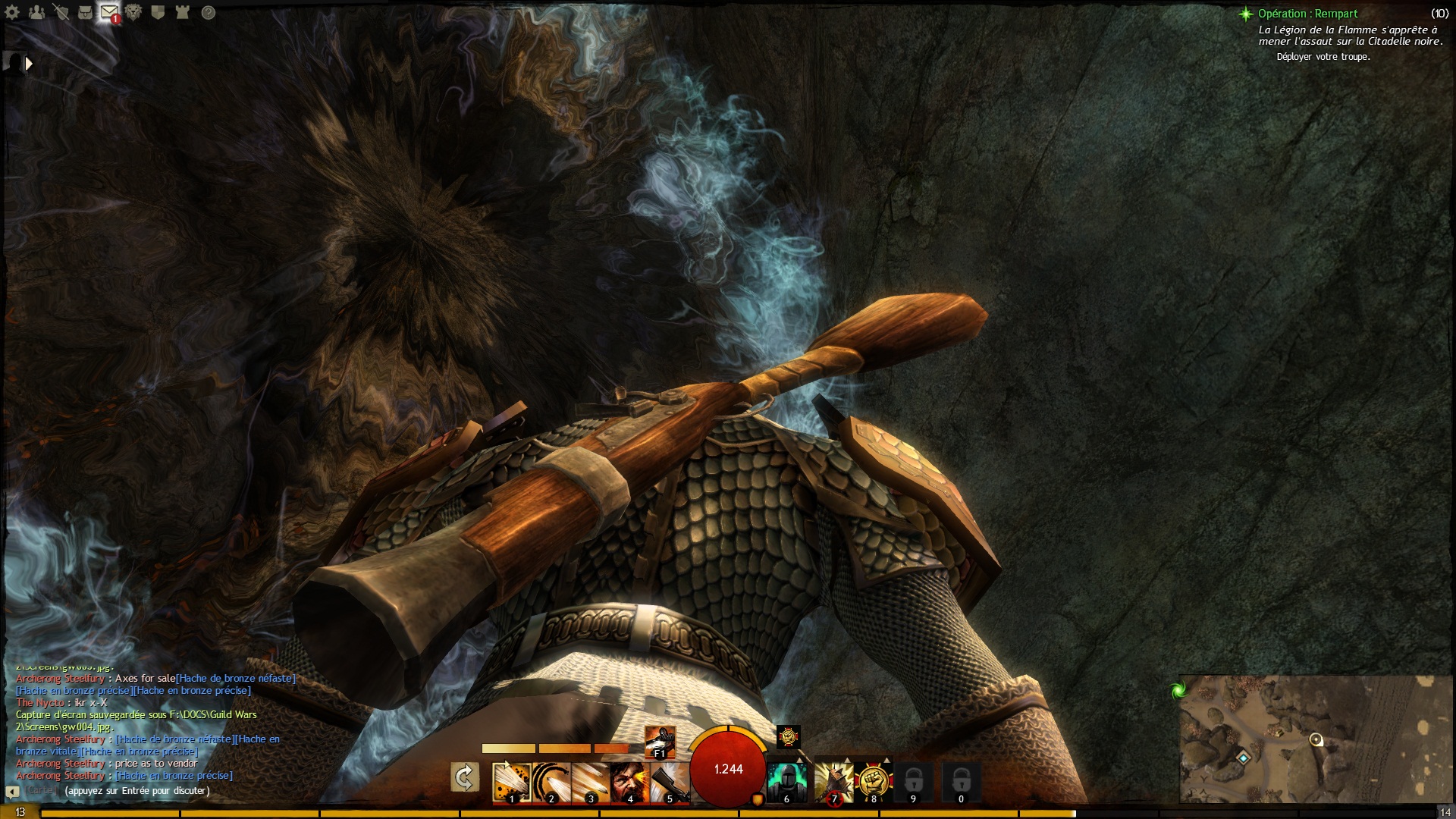Click the weapon swap arrows button

point(464,777)
